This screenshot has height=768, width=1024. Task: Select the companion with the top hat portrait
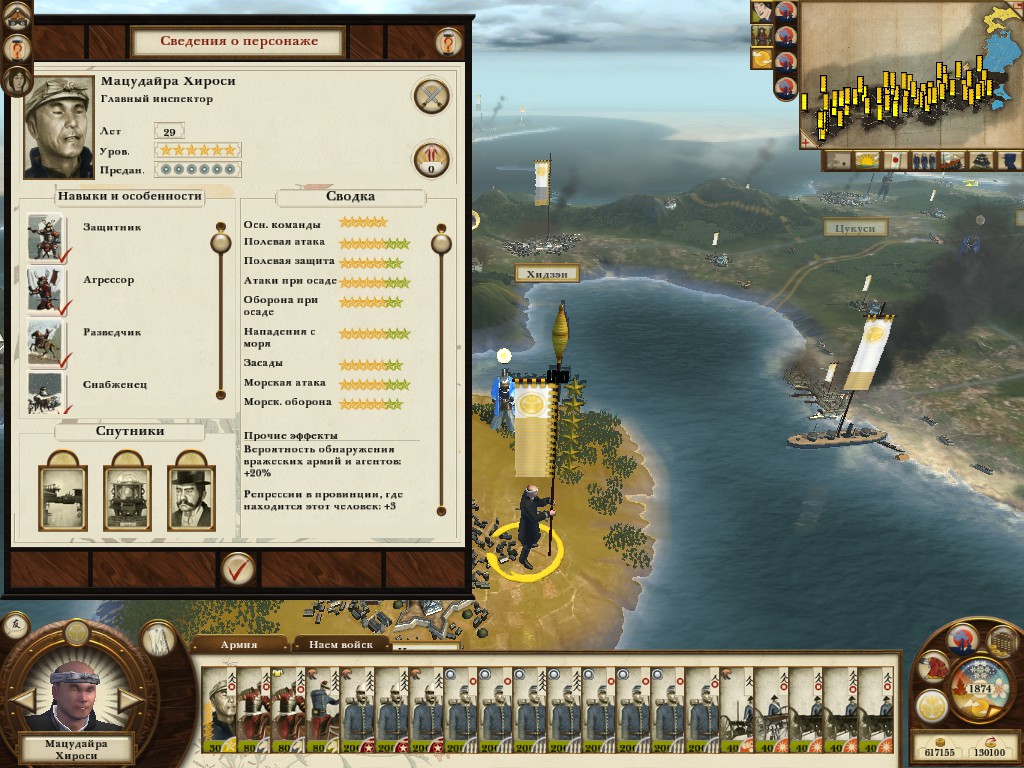190,497
